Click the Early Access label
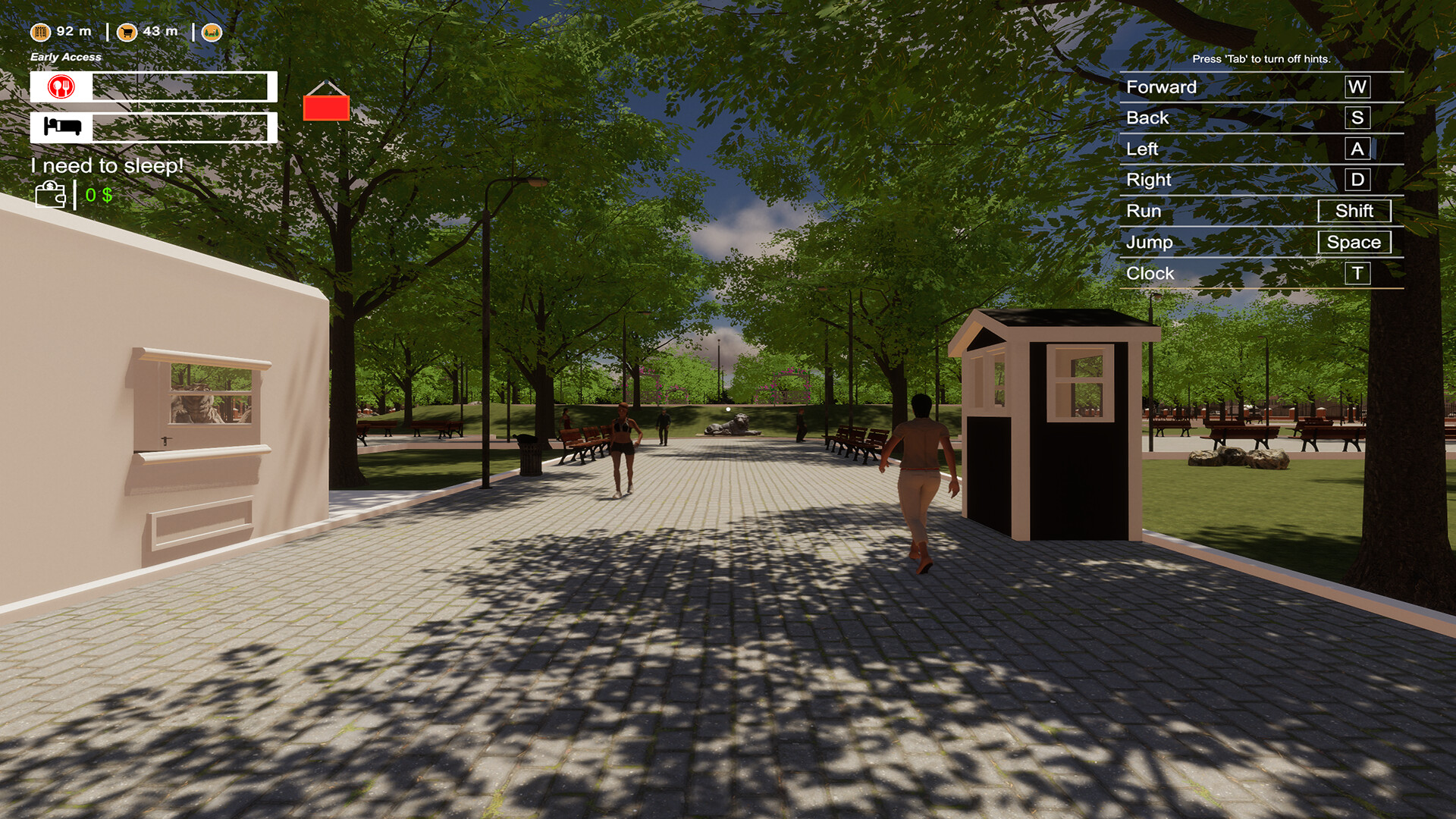The image size is (1456, 819). click(64, 57)
